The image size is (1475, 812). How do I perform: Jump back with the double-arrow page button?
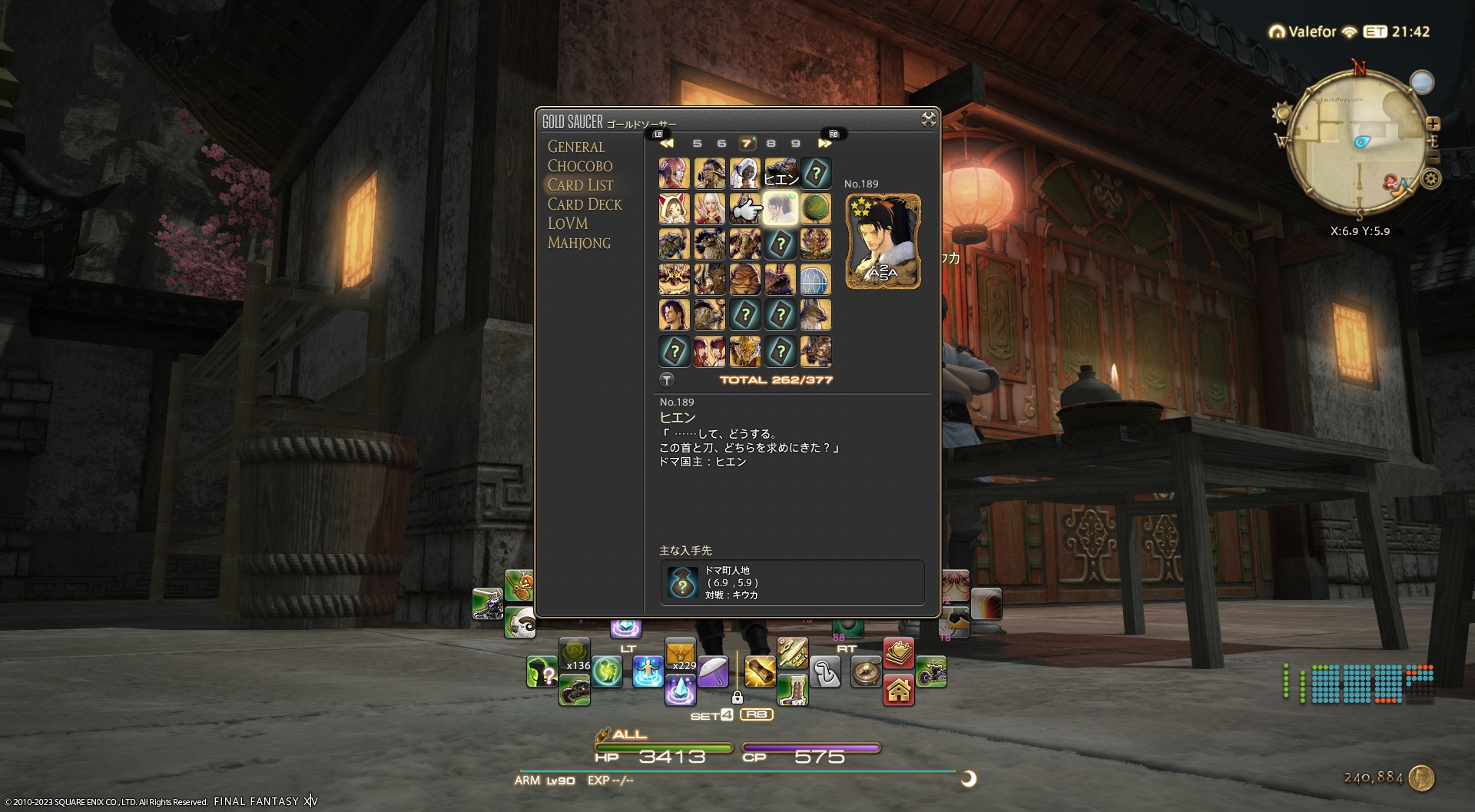(x=666, y=144)
